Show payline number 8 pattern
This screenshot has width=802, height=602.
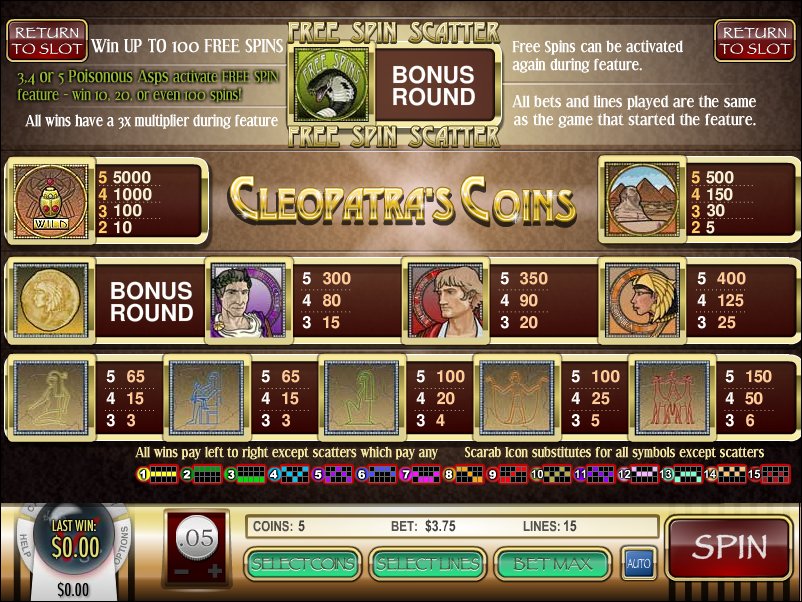[x=450, y=475]
